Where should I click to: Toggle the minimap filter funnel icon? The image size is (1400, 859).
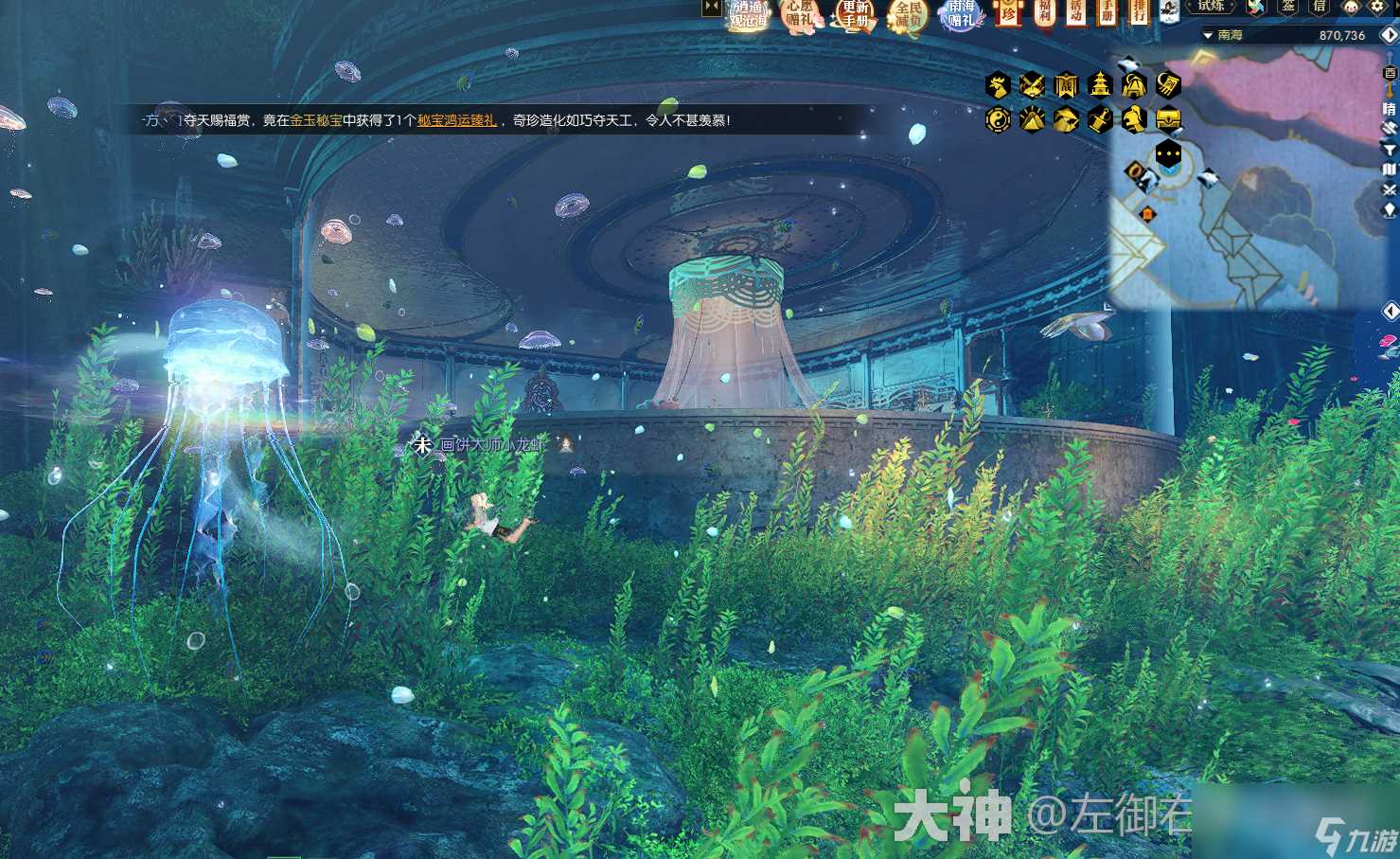tap(1390, 150)
